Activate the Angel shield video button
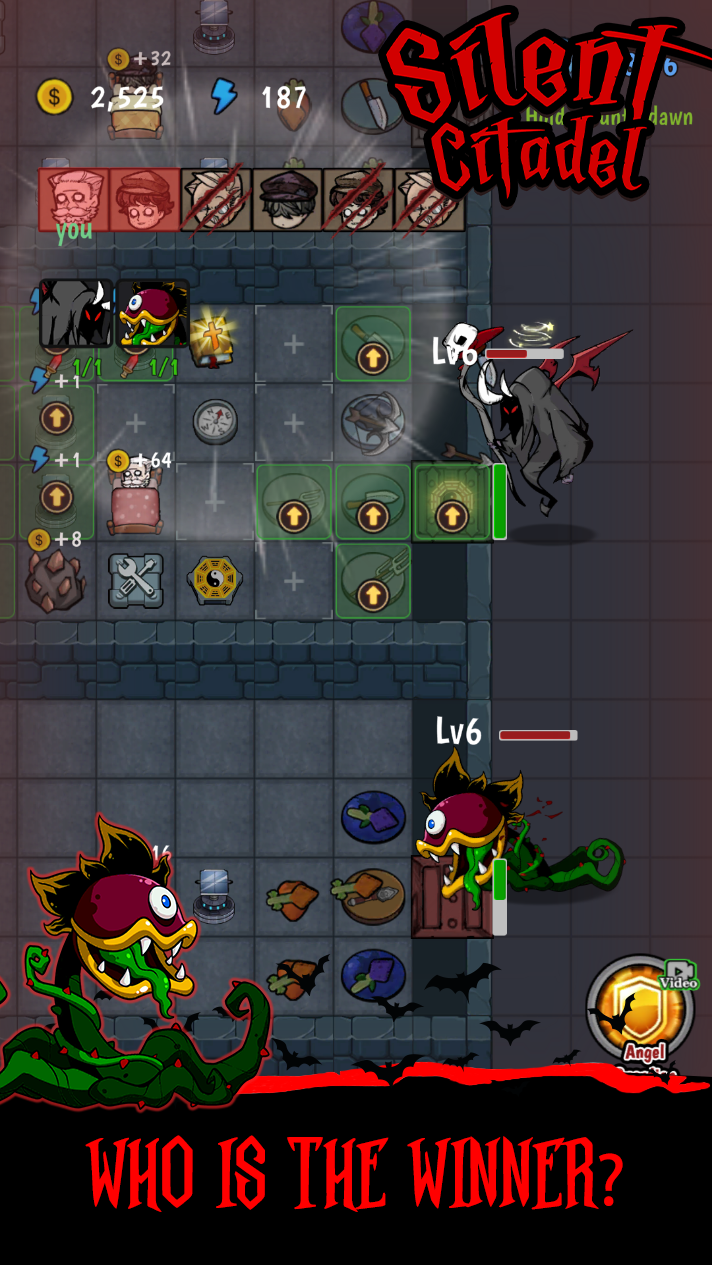 coord(640,1013)
